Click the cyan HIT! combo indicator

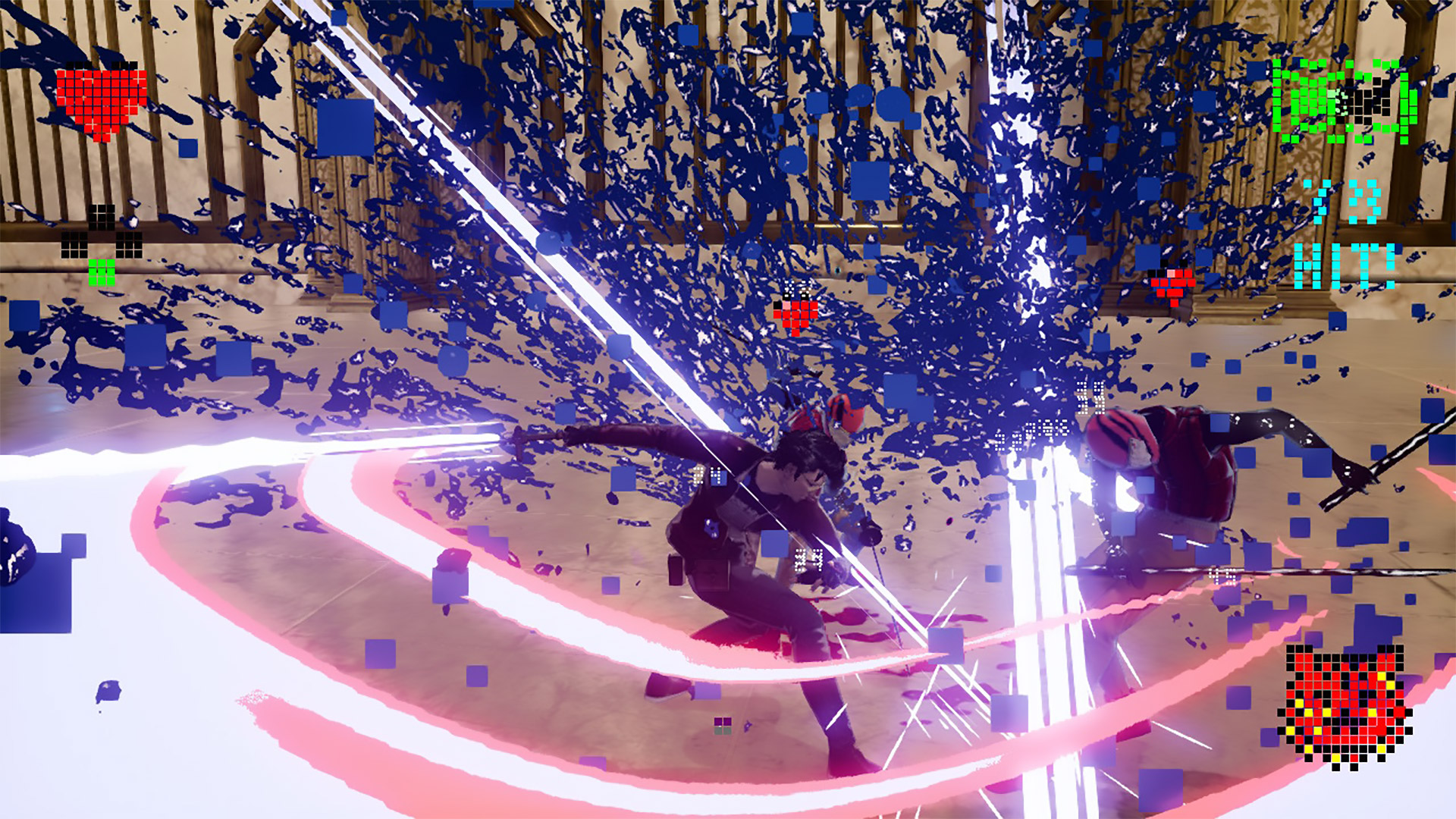click(x=1346, y=265)
